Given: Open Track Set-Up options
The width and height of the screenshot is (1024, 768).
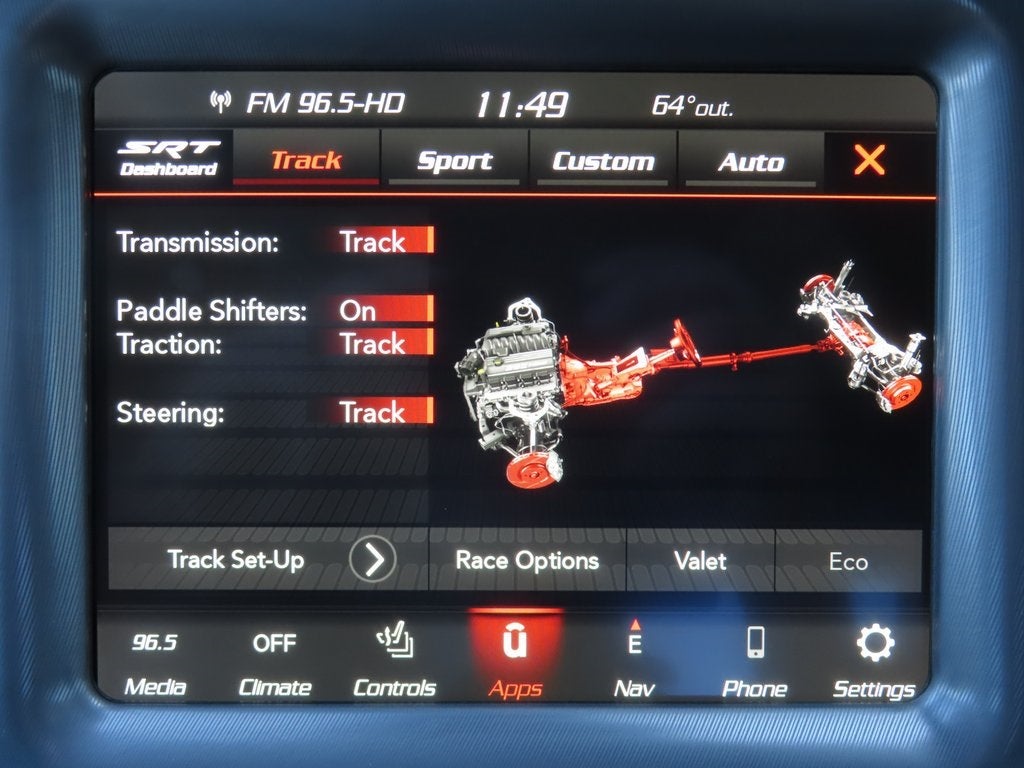Looking at the screenshot, I should [268, 559].
